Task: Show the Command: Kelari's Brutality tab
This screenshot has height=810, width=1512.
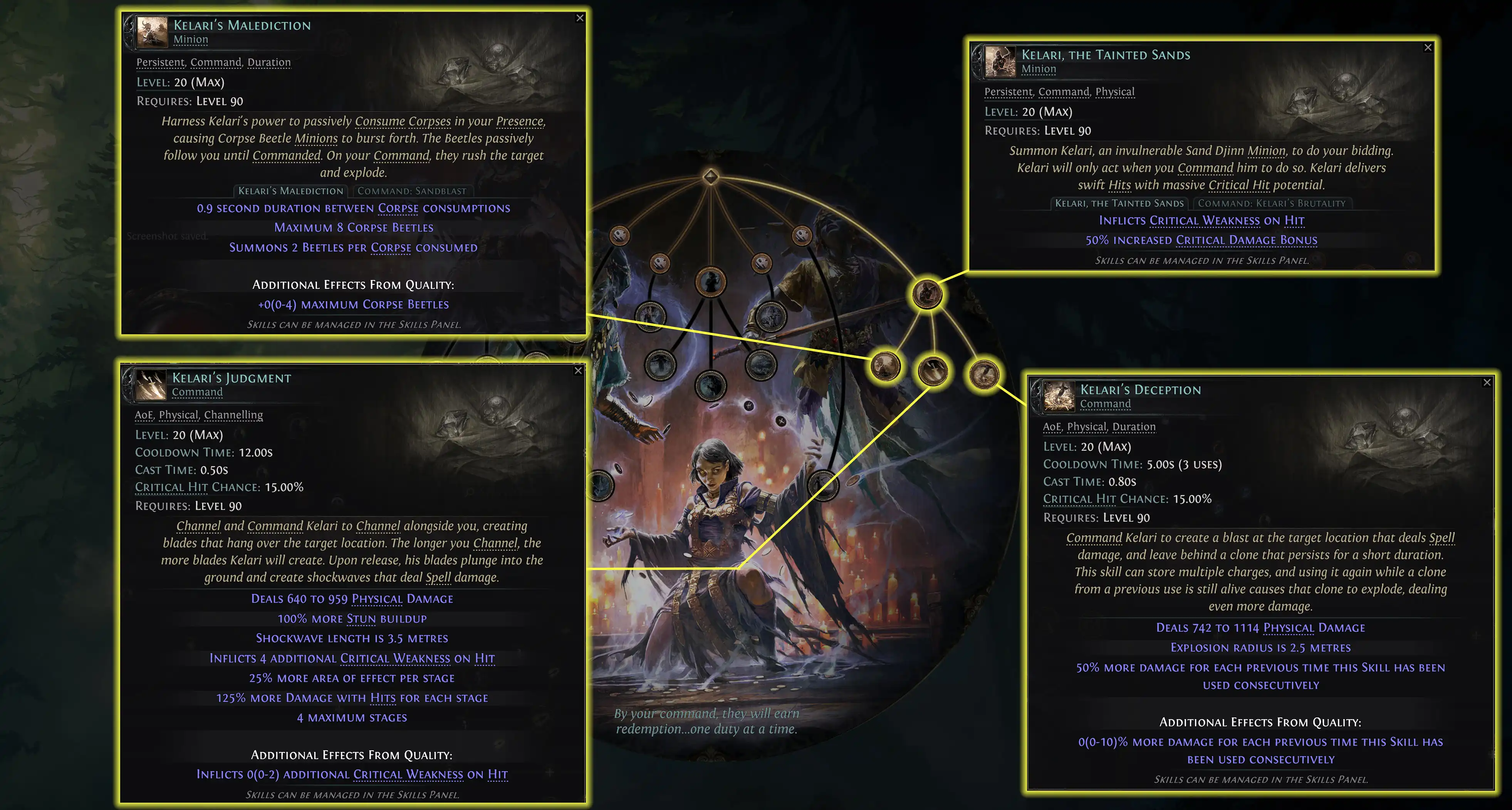Action: [1271, 203]
